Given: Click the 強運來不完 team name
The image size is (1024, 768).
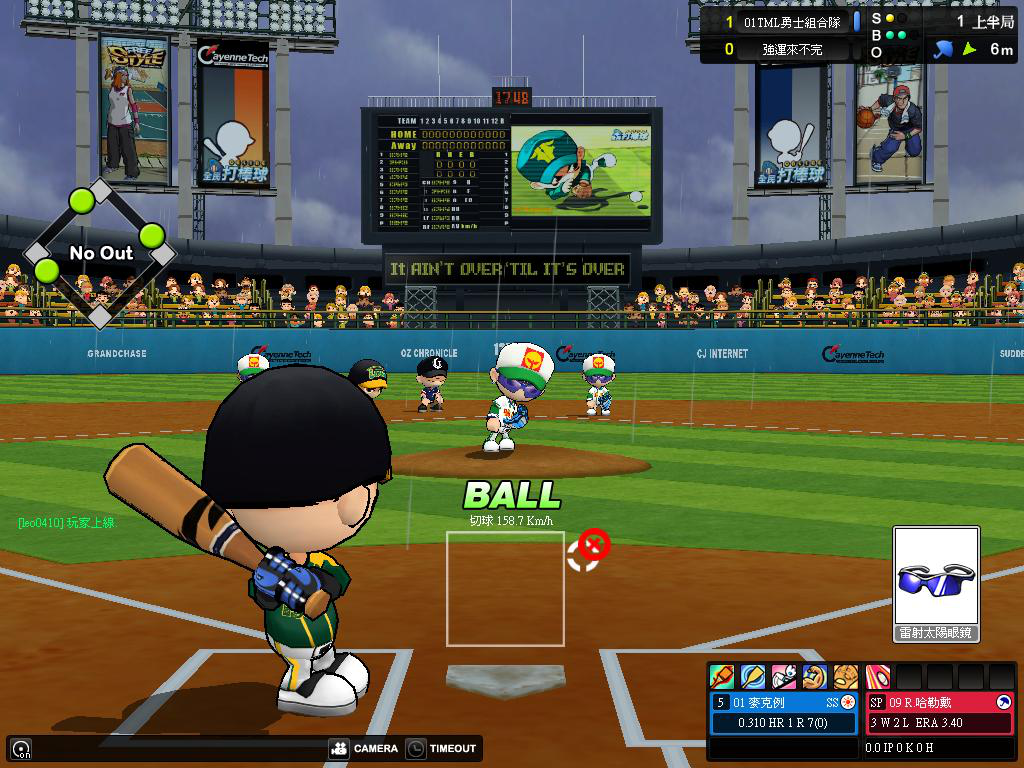Looking at the screenshot, I should (789, 49).
